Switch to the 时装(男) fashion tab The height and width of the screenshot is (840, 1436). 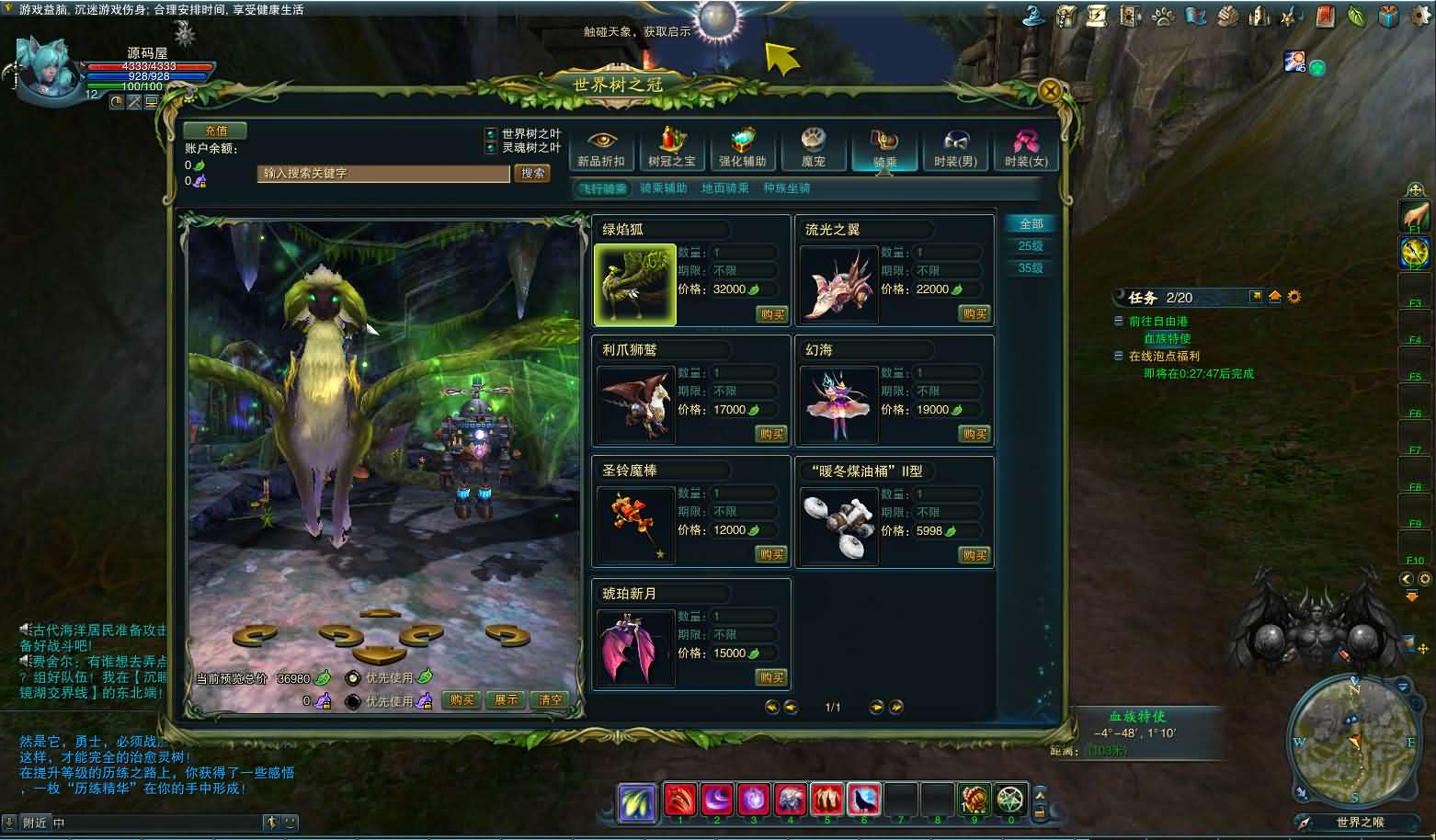tap(955, 149)
